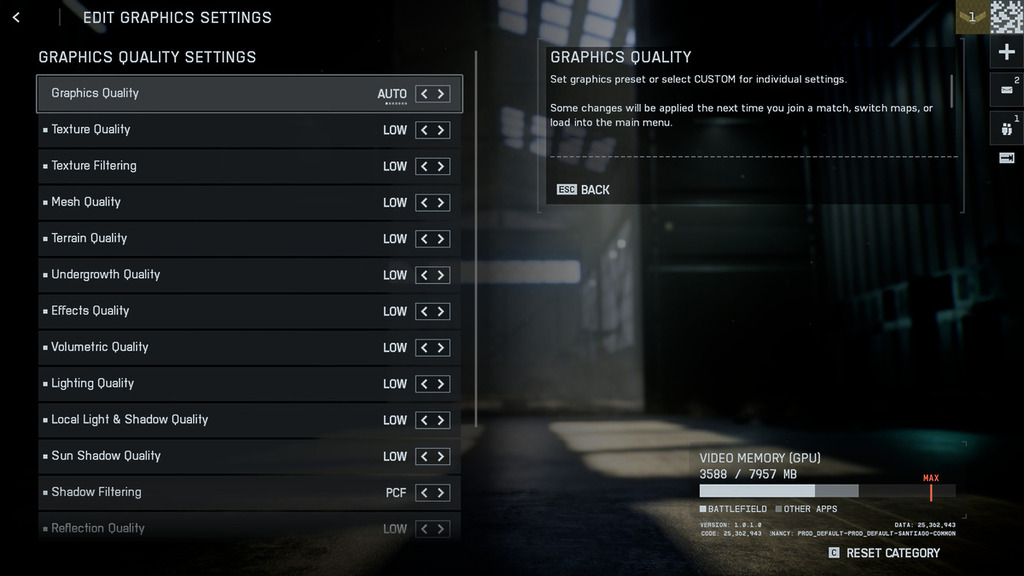This screenshot has width=1024, height=576.
Task: Click left arrow for Graphics Quality preset
Action: [424, 94]
